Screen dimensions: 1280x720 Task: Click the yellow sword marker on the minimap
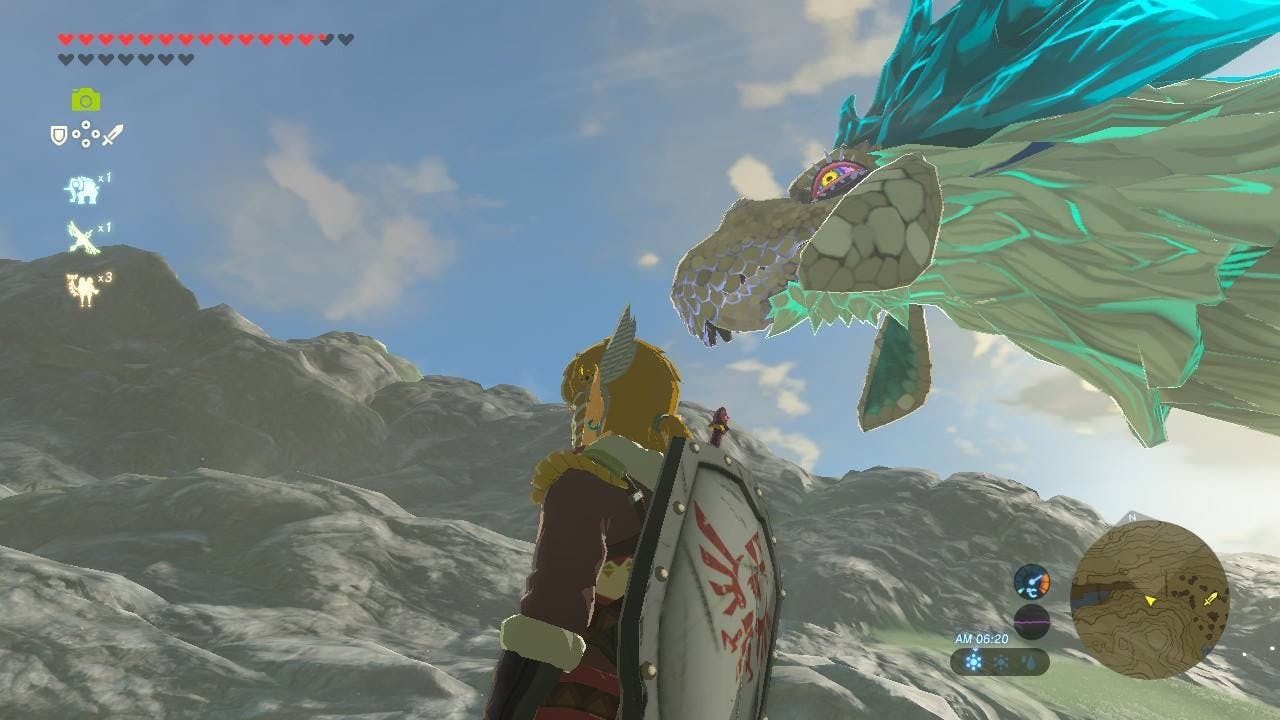(x=1212, y=598)
